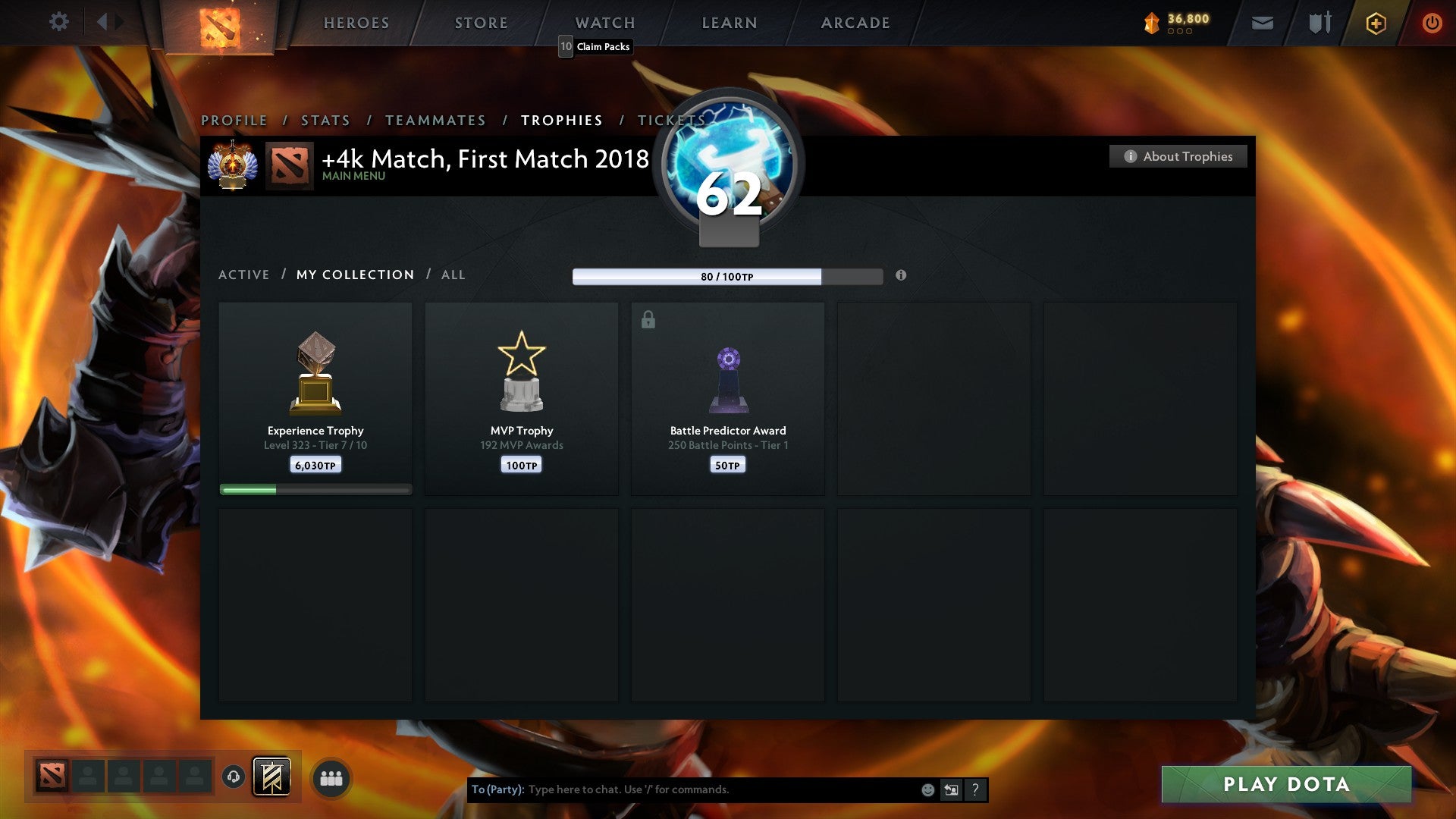
Task: Open the ARCADE menu
Action: pyautogui.click(x=855, y=22)
